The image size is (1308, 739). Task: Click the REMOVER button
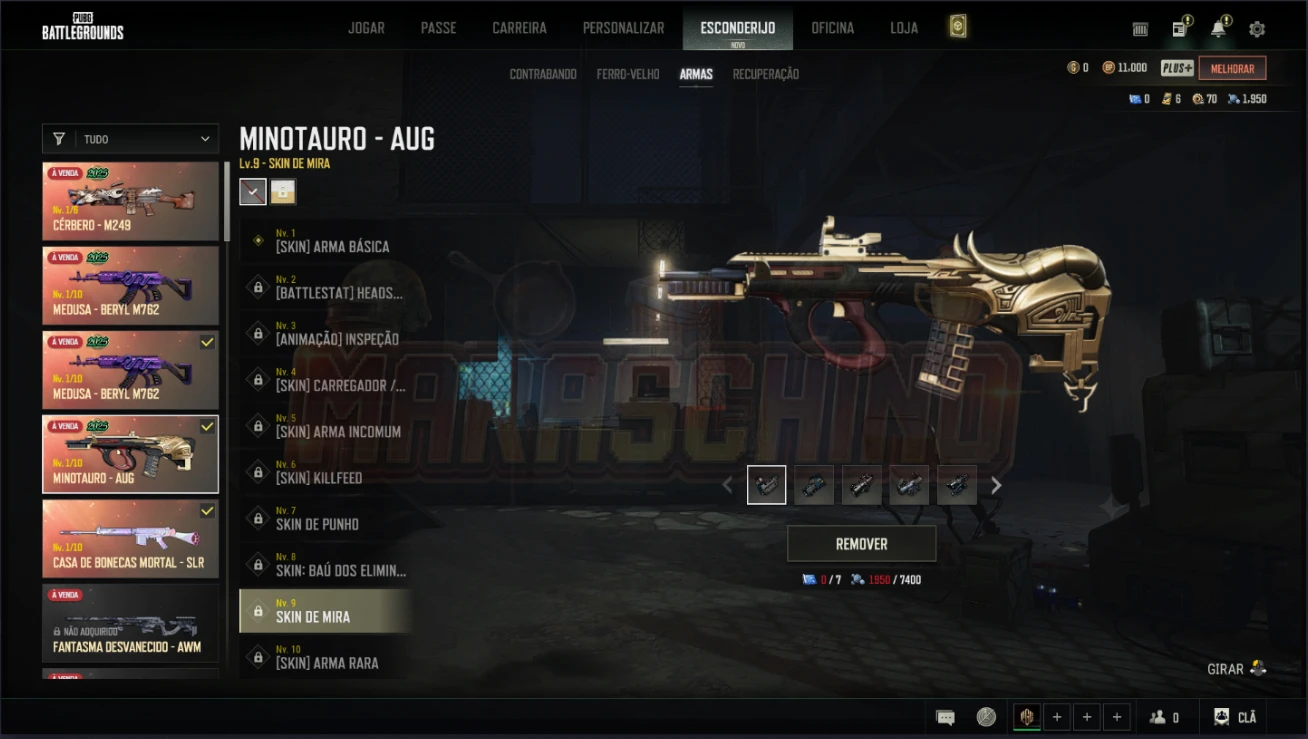(861, 544)
